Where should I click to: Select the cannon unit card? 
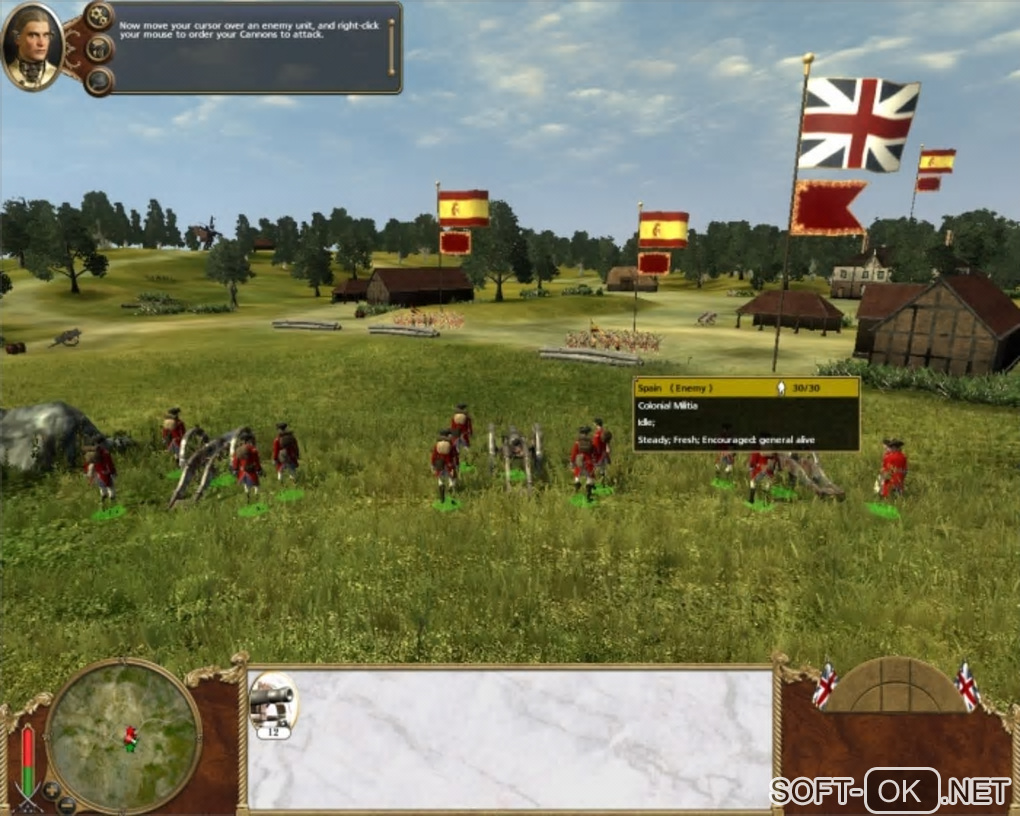[x=272, y=703]
